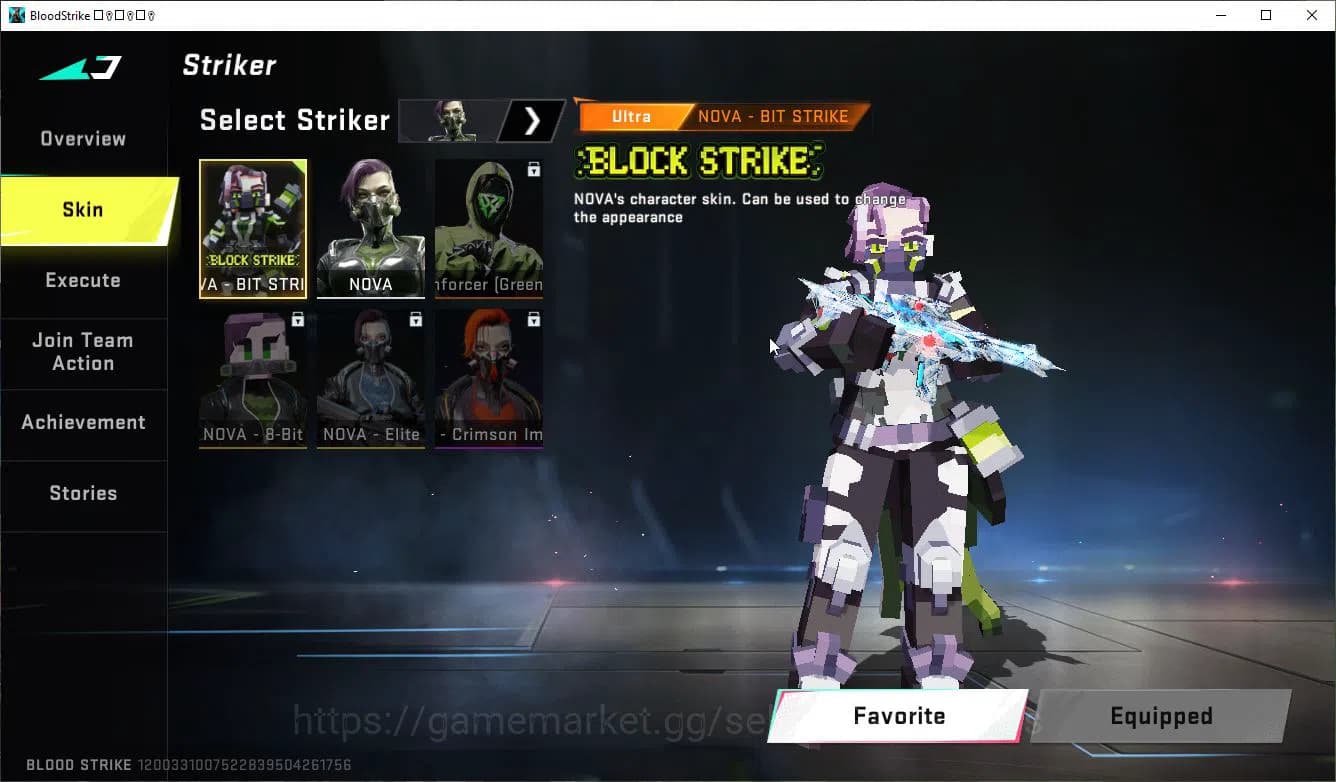Image resolution: width=1336 pixels, height=782 pixels.
Task: Click the Equipped button
Action: 1161,716
